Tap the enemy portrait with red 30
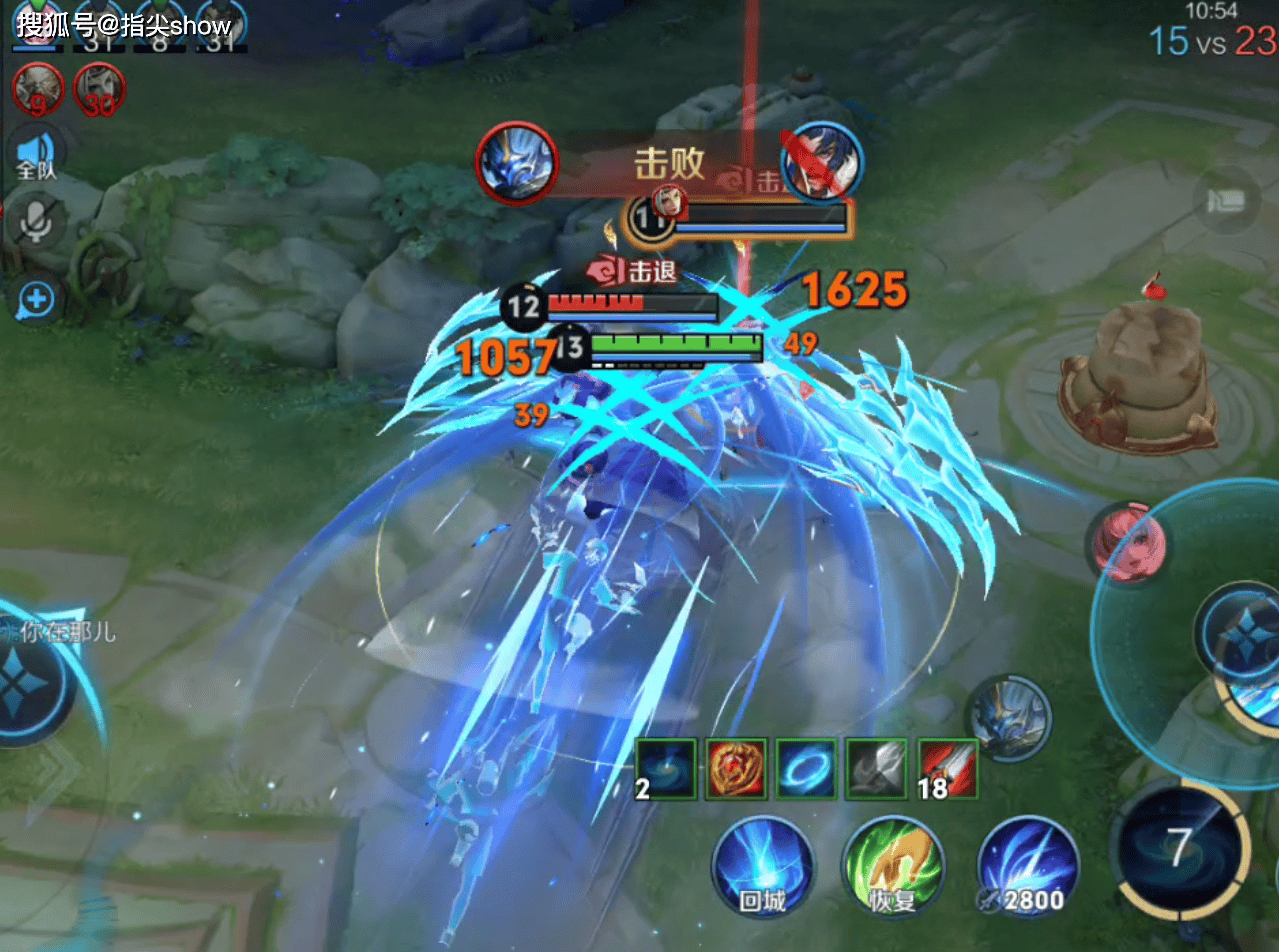Viewport: 1279px width, 952px height. 98,89
